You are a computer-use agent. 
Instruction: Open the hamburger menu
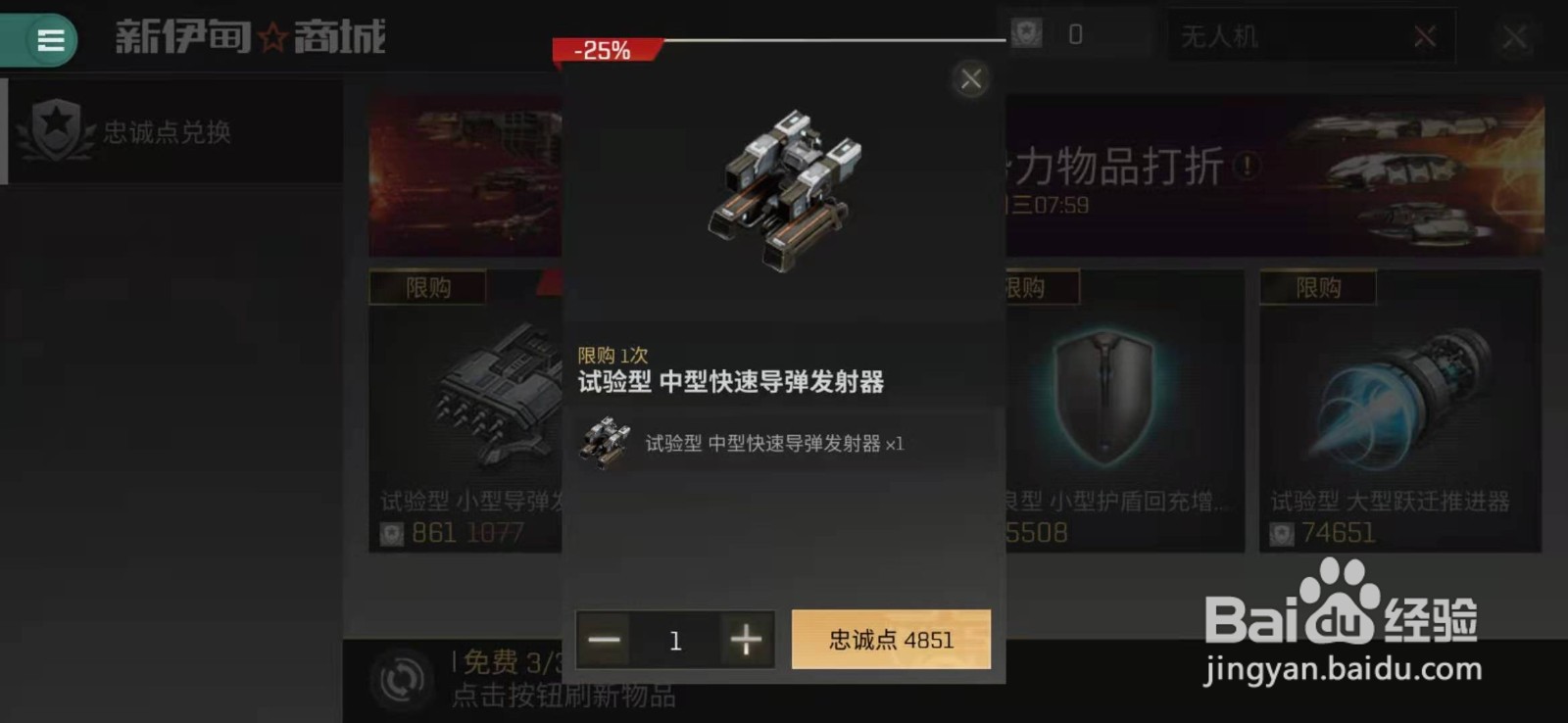[45, 40]
